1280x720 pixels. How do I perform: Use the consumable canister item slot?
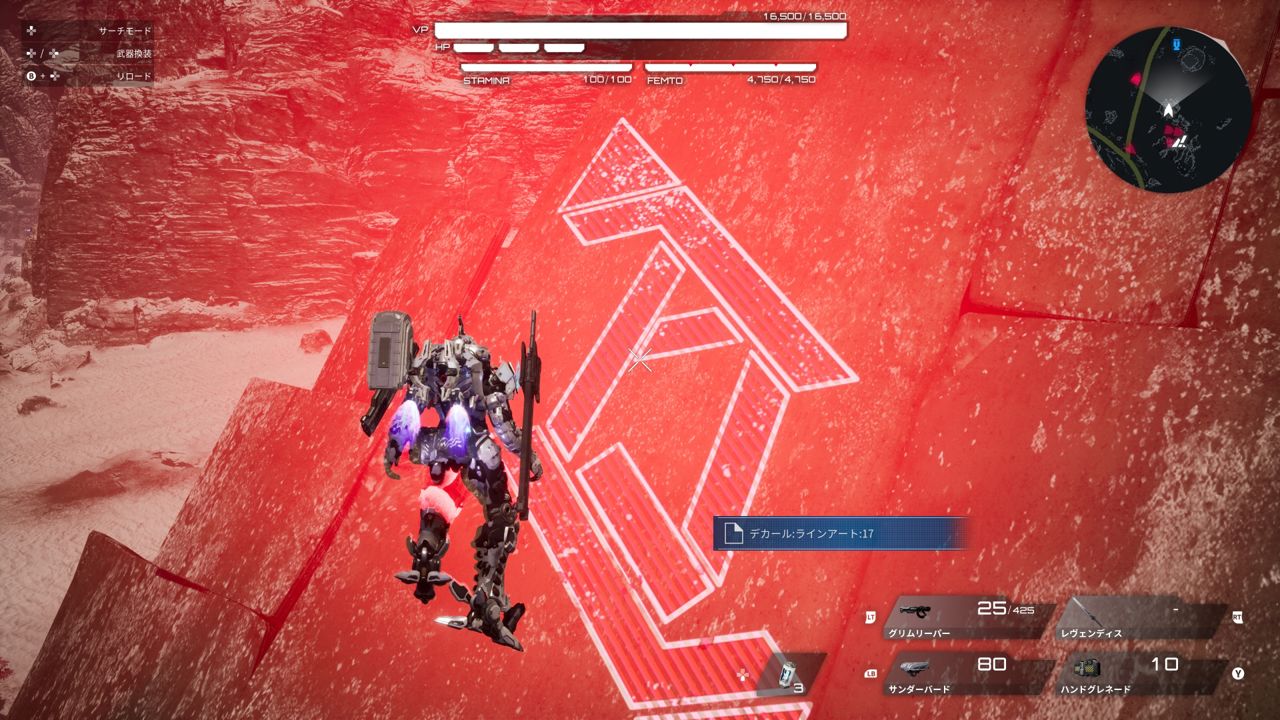point(788,675)
